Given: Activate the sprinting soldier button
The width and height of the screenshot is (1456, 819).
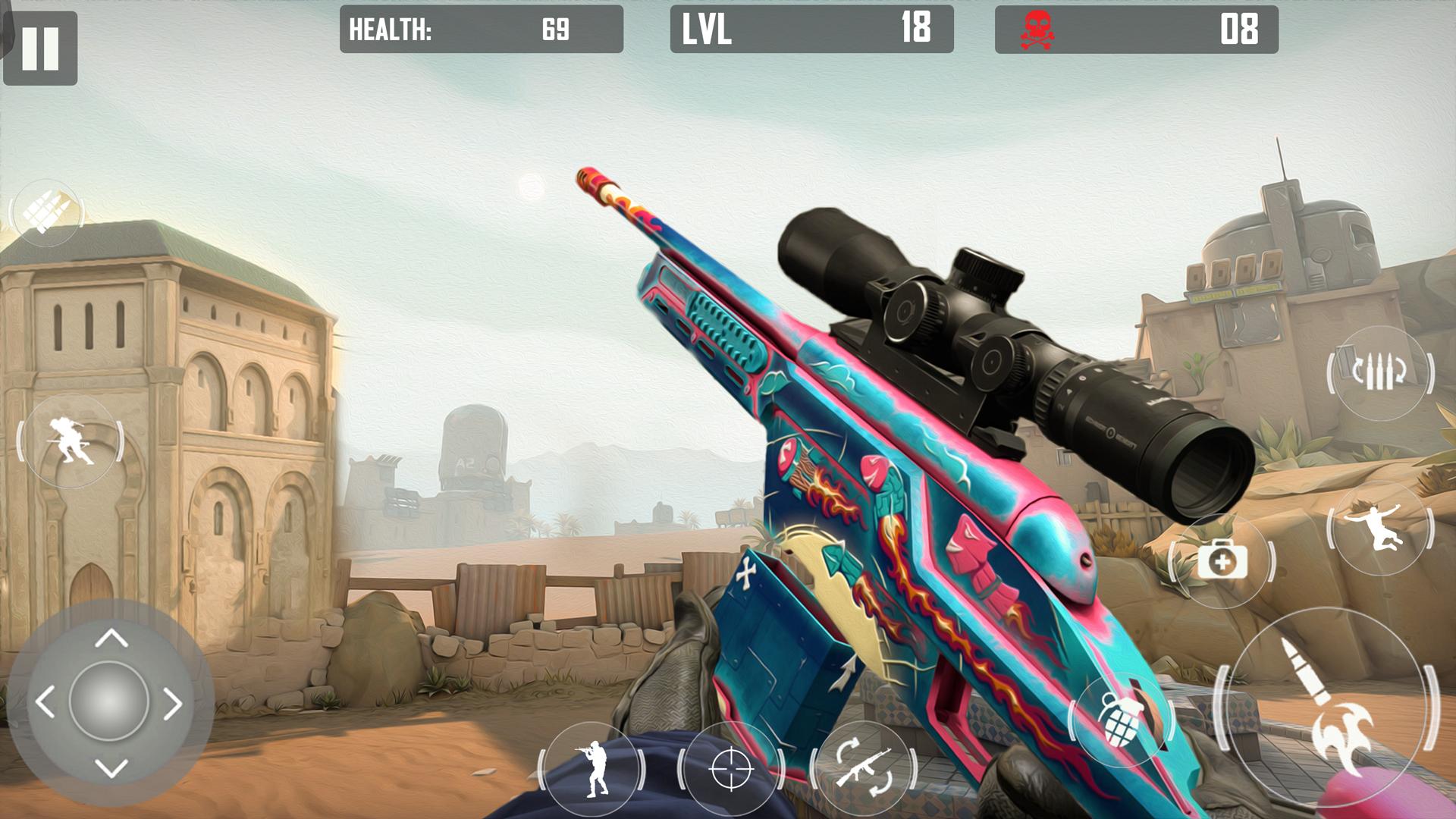Looking at the screenshot, I should click(70, 441).
